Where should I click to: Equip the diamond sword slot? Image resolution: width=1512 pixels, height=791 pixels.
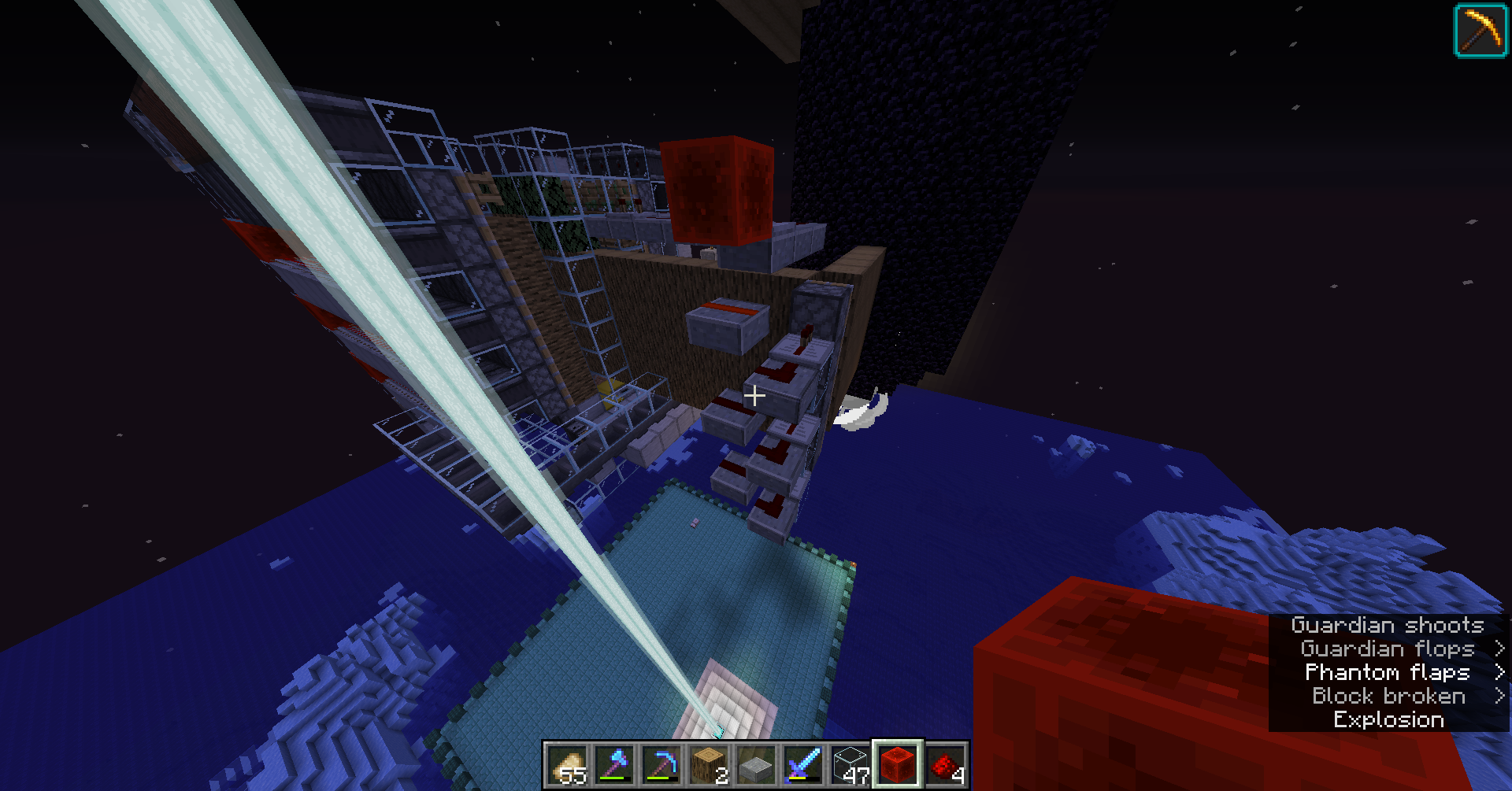pos(803,765)
